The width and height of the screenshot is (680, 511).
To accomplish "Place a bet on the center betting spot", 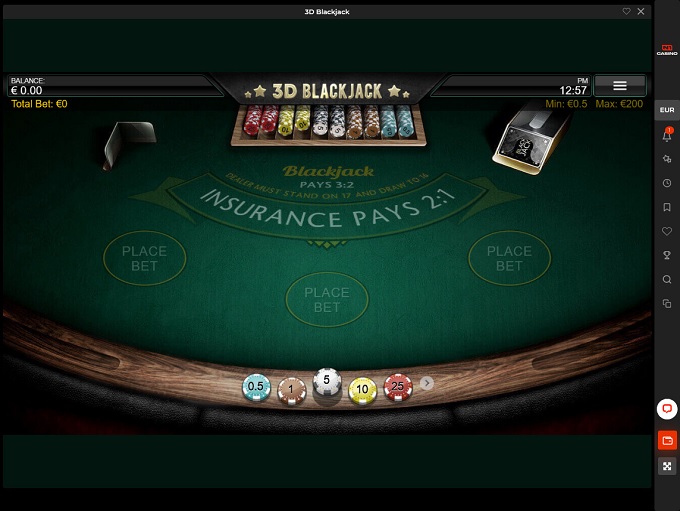I will pos(327,300).
